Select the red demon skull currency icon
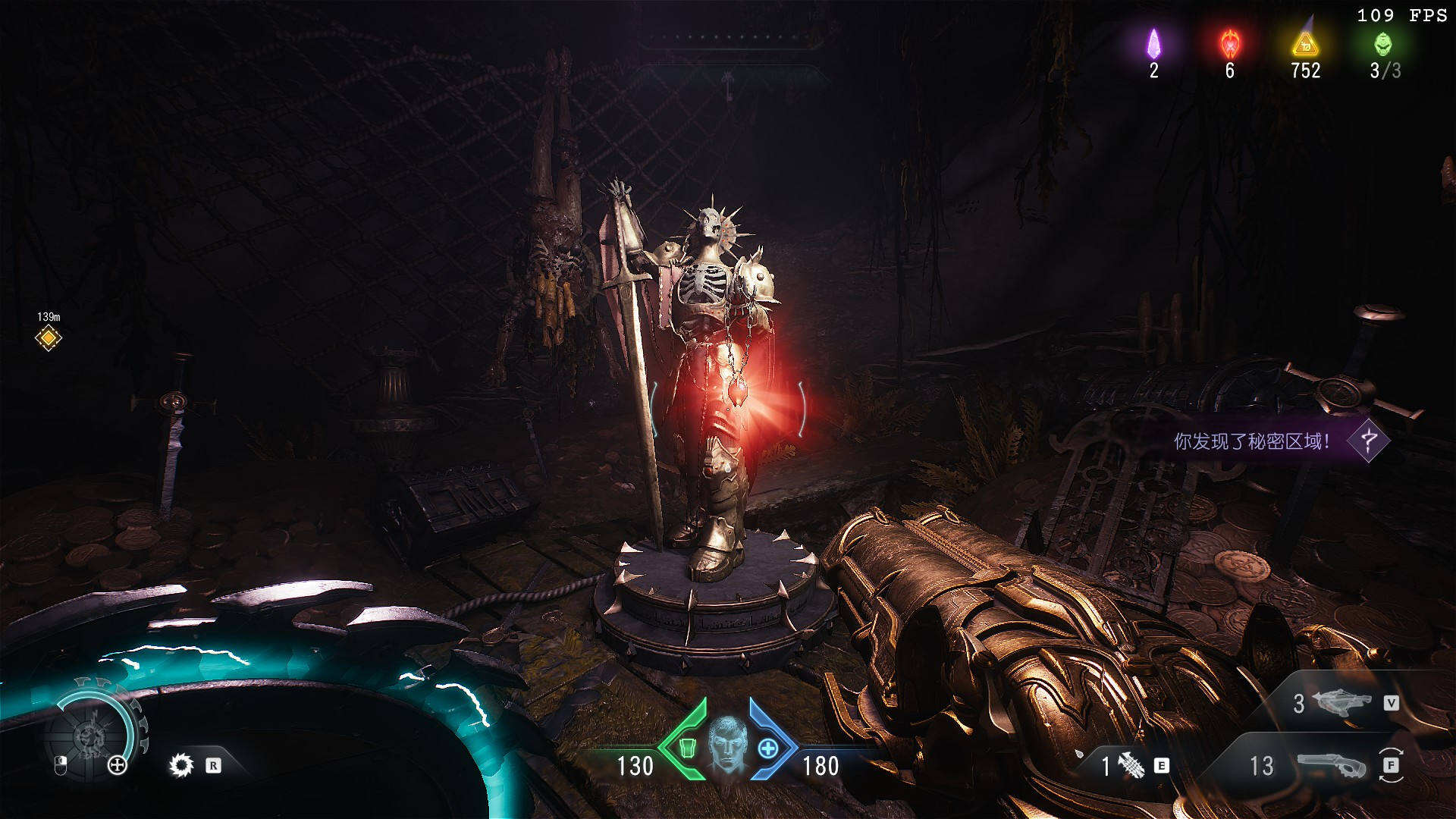1456x819 pixels. 1229,44
